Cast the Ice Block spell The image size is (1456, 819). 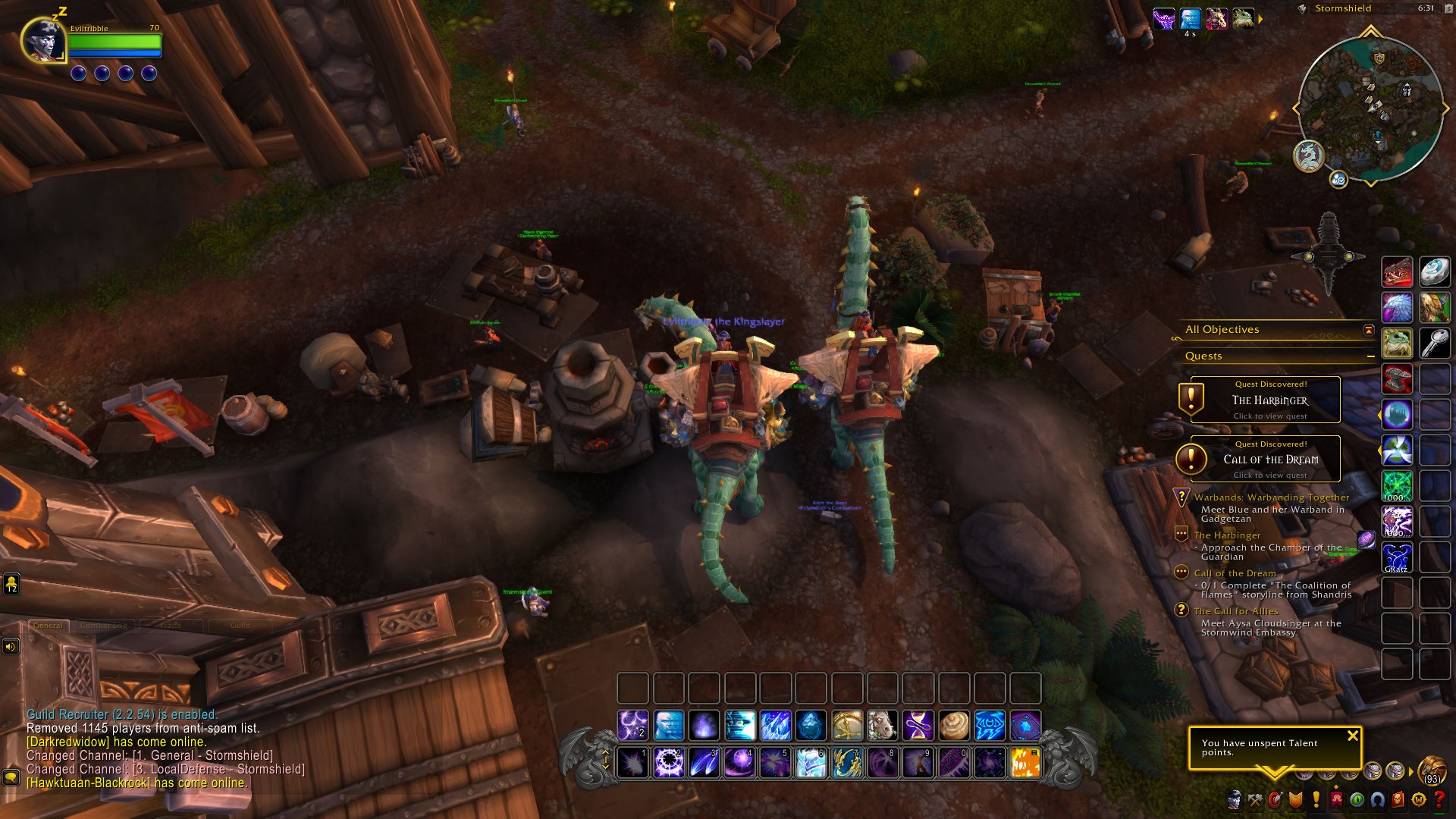811,726
